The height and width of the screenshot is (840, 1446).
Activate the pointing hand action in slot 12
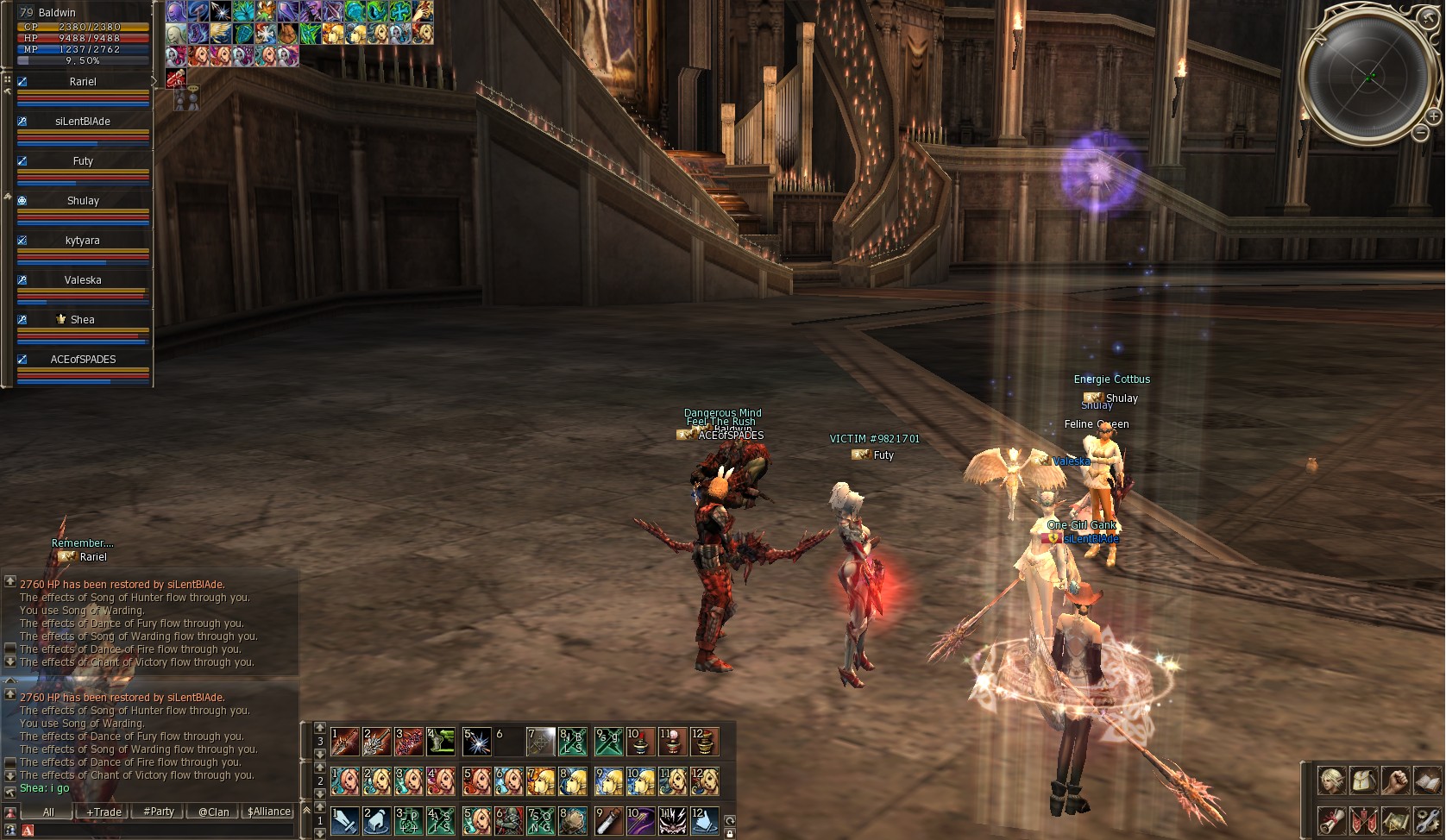pyautogui.click(x=704, y=820)
